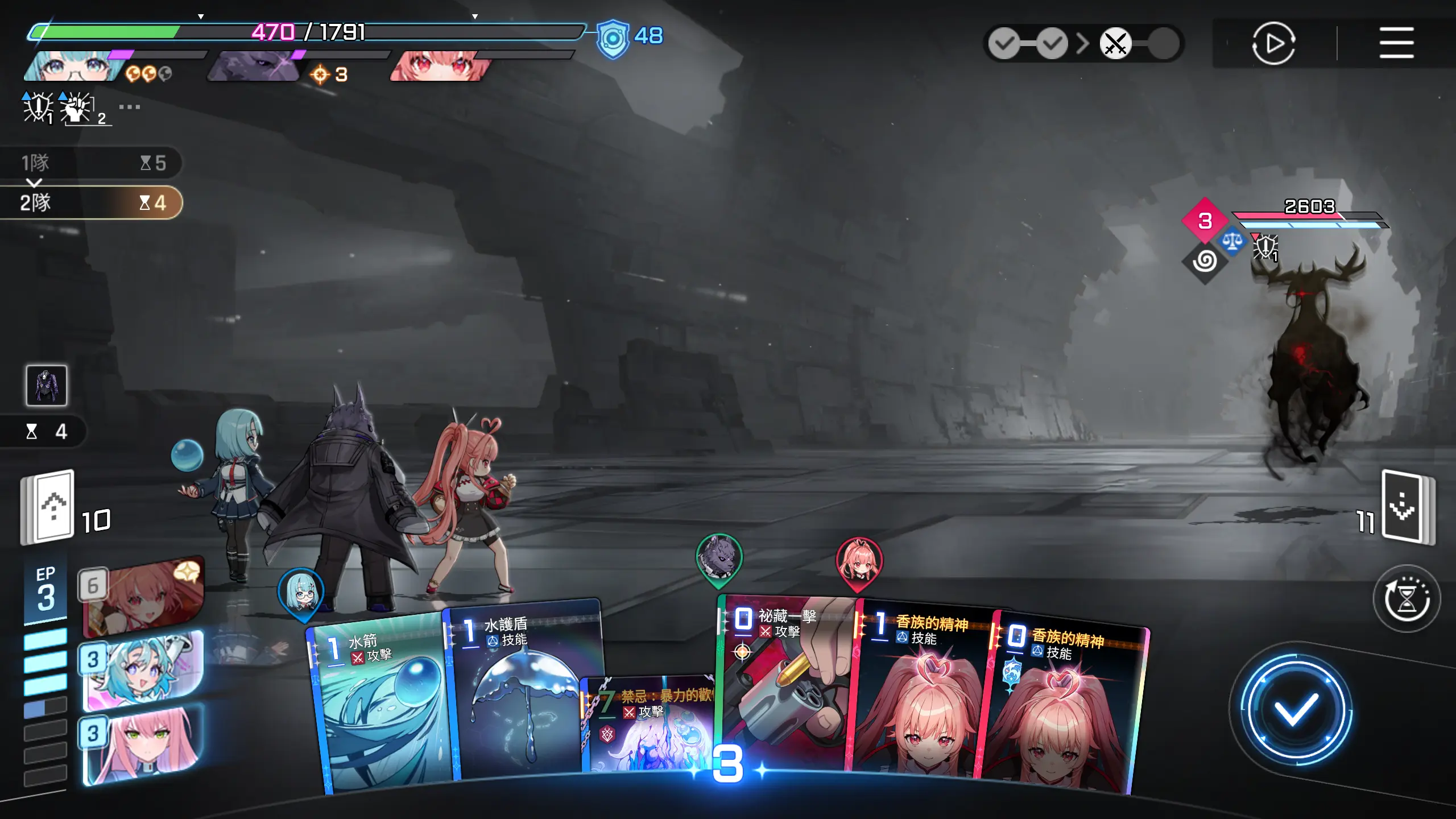Select the 2隊 team row
This screenshot has height=819, width=1456.
pyautogui.click(x=91, y=202)
